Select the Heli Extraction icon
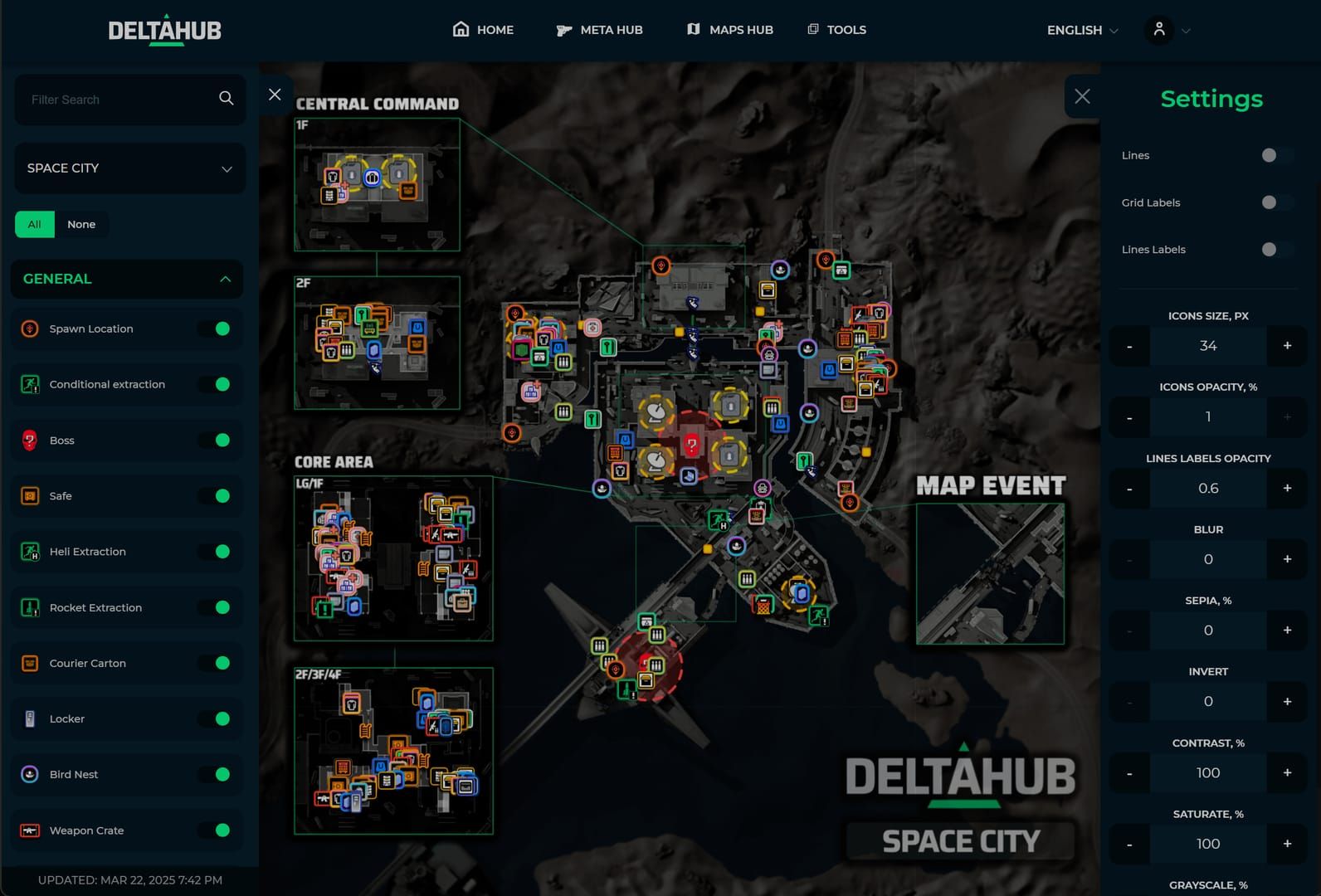Screen dimensions: 1321x896 [x=30, y=551]
